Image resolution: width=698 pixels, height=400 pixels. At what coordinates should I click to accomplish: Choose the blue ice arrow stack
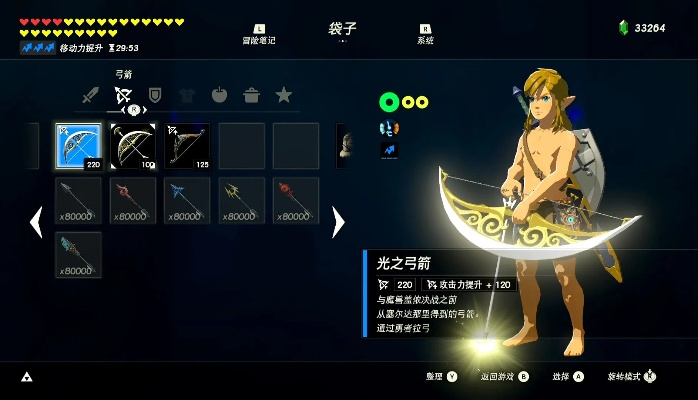click(187, 200)
